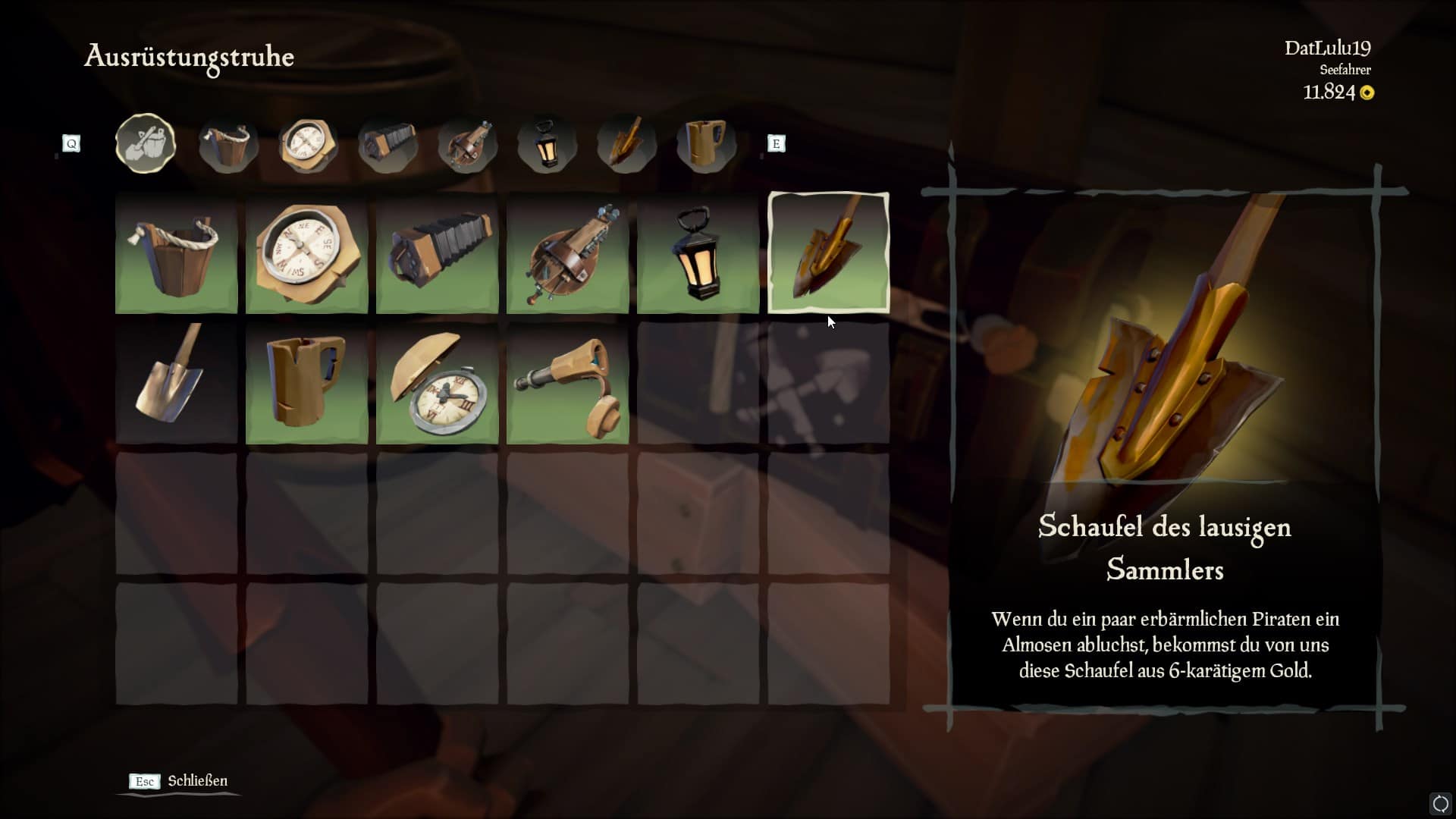Pick the compass item slot
This screenshot has height=819, width=1456.
(306, 253)
